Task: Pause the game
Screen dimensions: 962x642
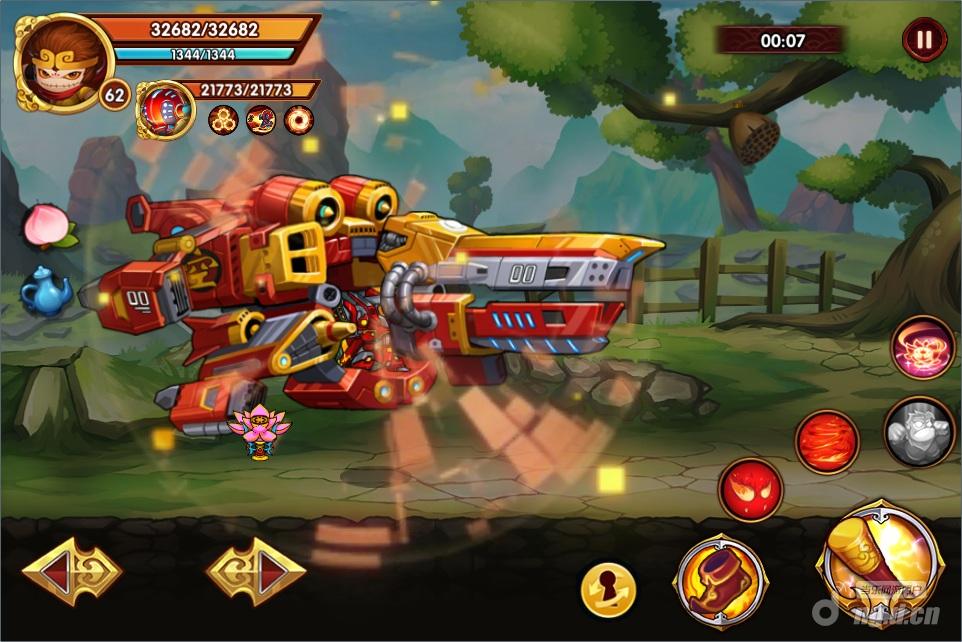Action: (x=924, y=40)
